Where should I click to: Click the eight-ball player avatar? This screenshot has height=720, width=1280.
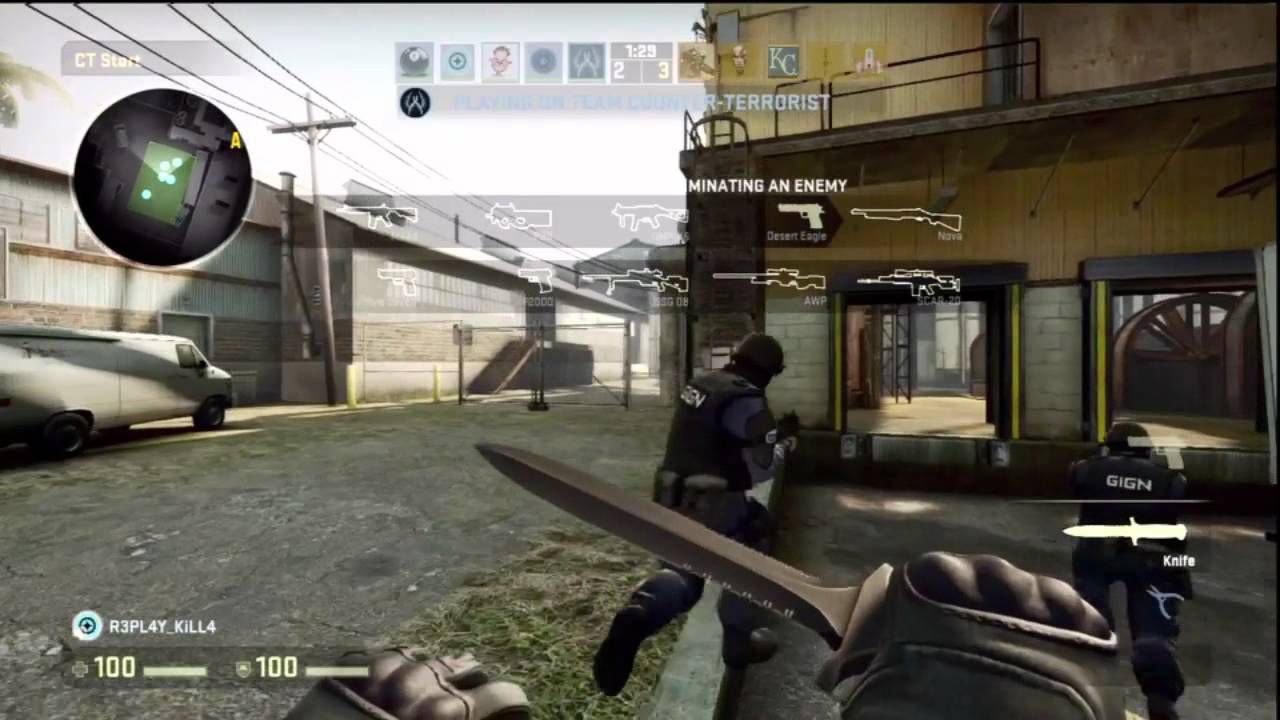click(413, 60)
